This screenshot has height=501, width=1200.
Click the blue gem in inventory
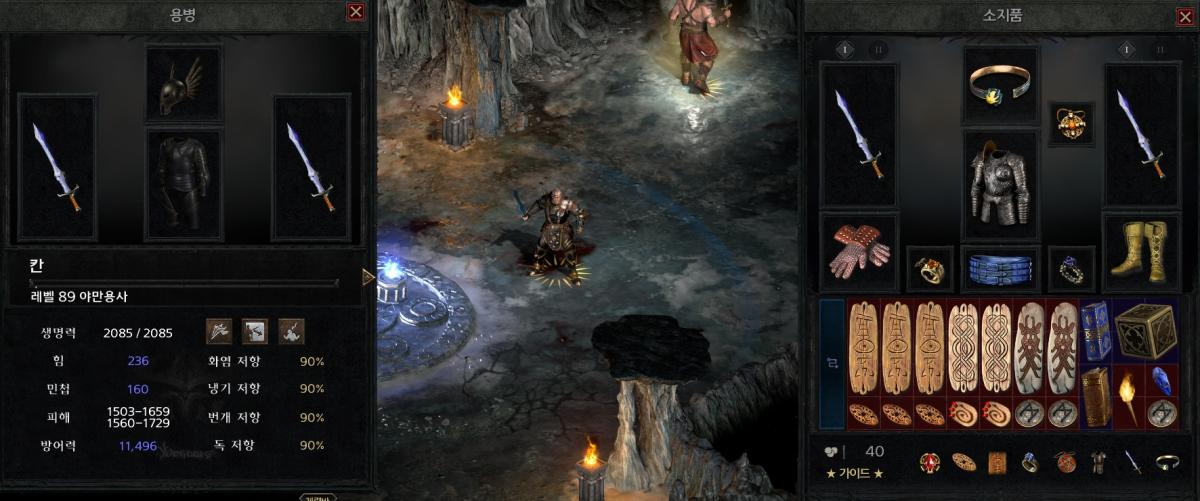coord(1161,380)
